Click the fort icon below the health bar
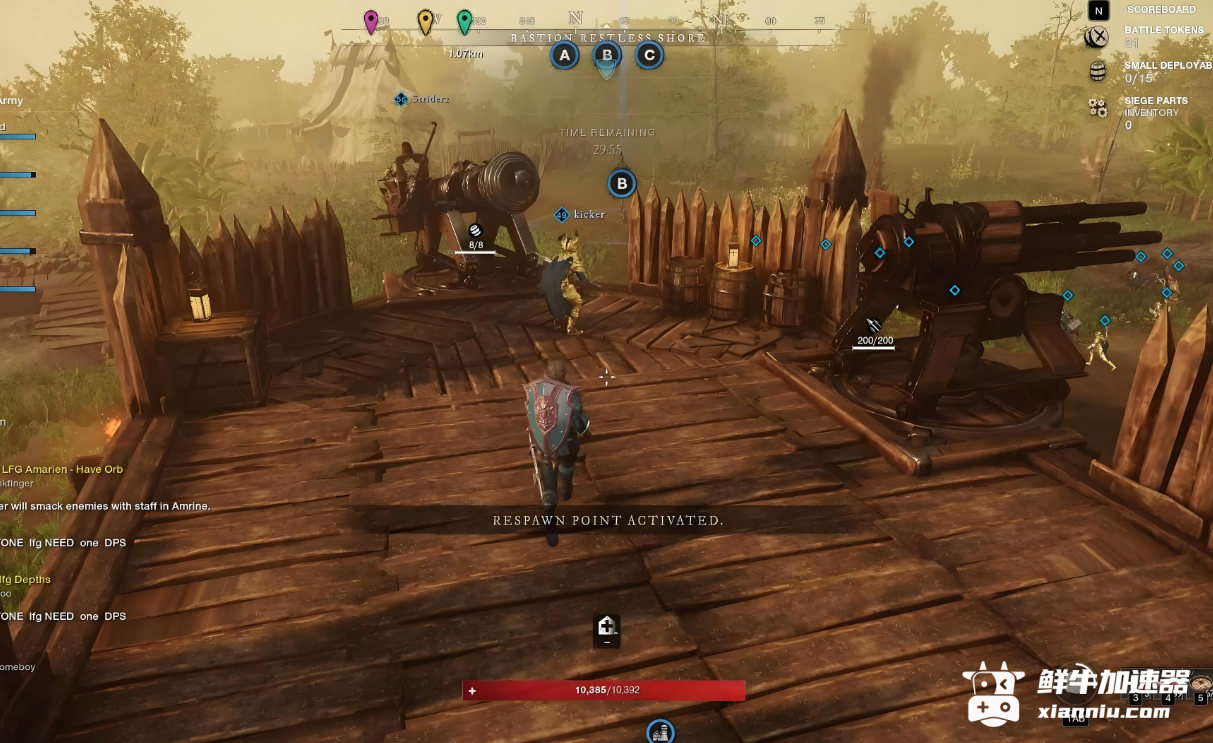Screen dimensions: 1213x743 pyautogui.click(x=660, y=733)
